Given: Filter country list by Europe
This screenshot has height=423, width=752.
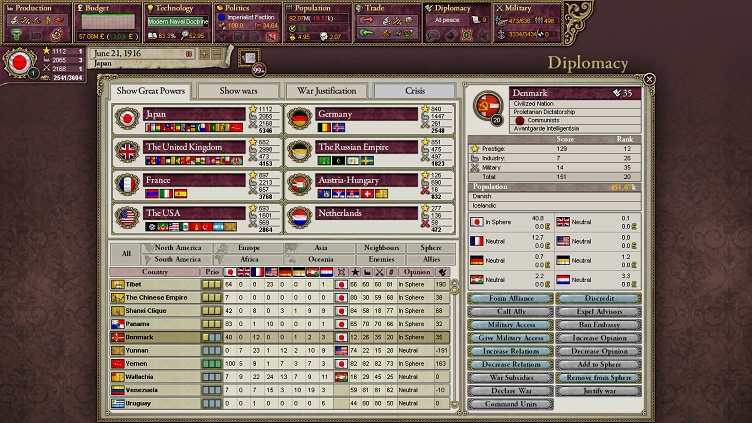Looking at the screenshot, I should (249, 247).
